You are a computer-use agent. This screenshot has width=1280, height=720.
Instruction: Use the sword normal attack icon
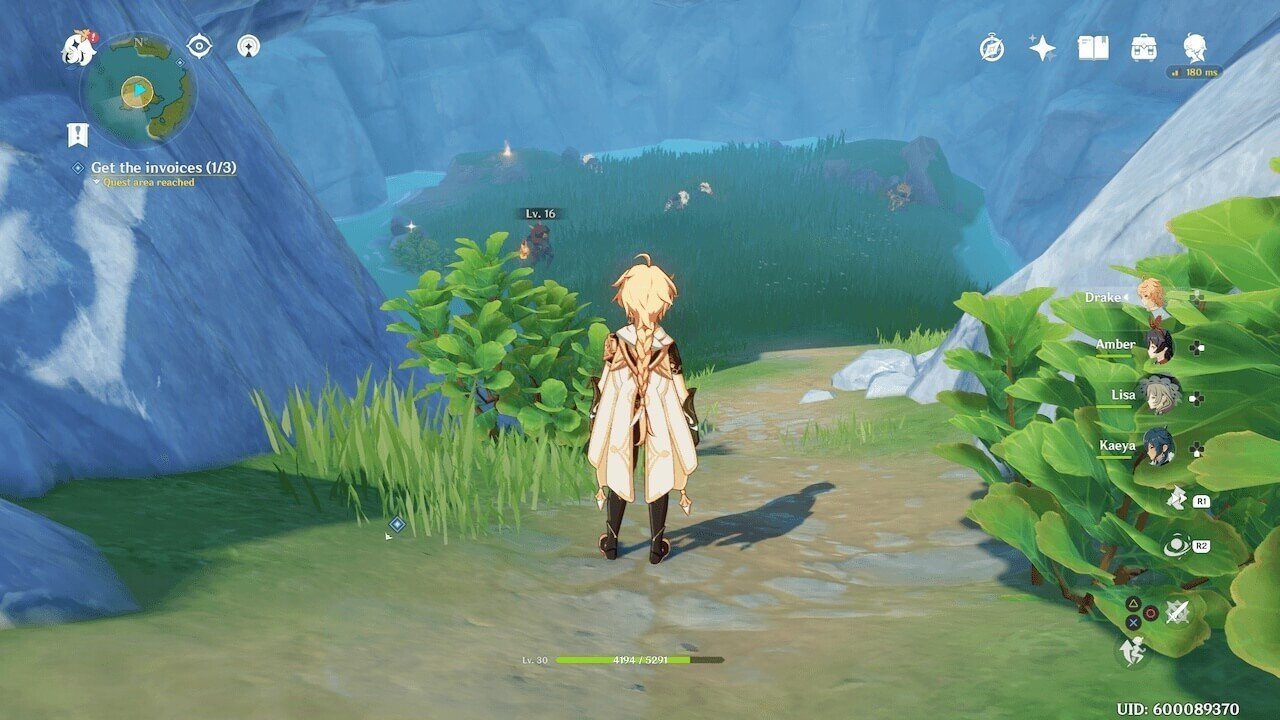1178,612
